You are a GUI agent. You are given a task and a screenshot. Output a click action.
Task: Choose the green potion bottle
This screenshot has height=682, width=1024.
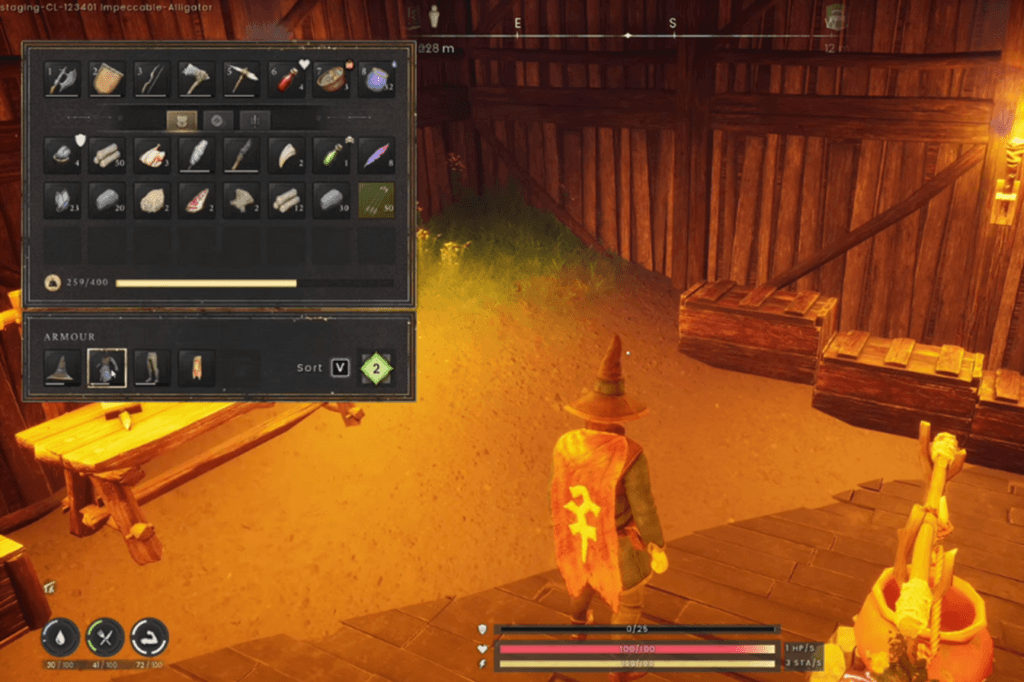[x=331, y=155]
